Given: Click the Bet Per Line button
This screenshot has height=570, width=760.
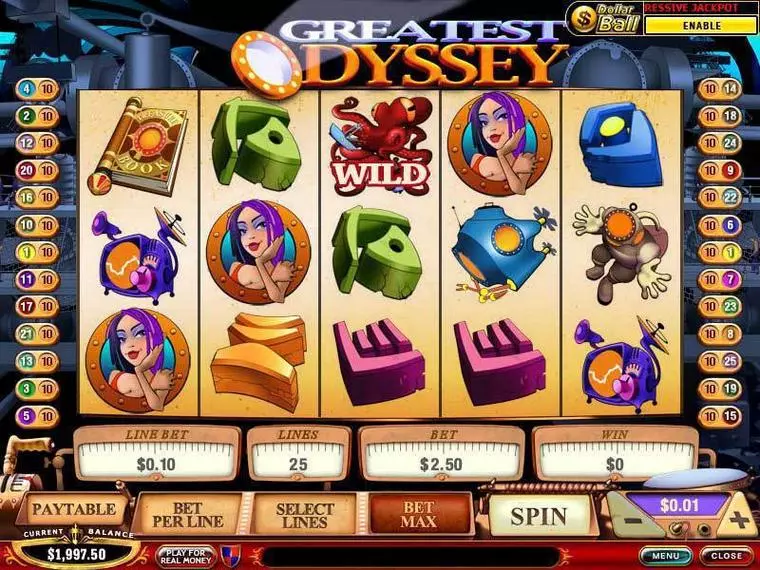Looking at the screenshot, I should pyautogui.click(x=190, y=516).
